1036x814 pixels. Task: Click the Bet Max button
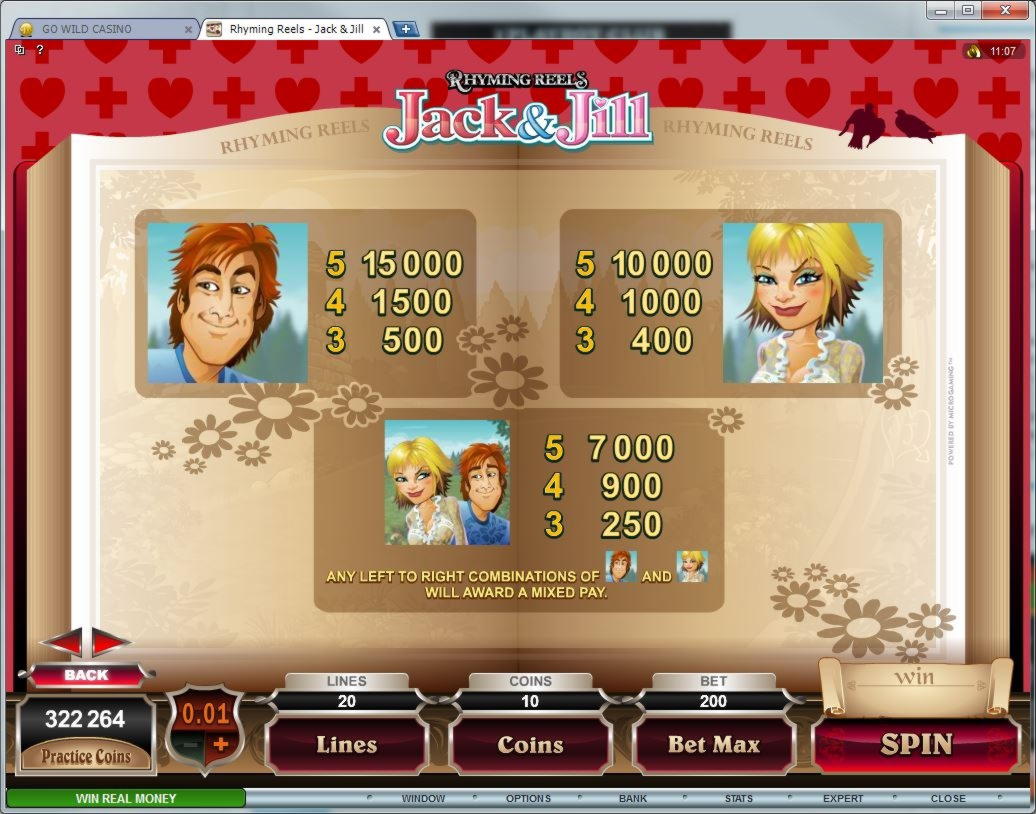coord(714,745)
